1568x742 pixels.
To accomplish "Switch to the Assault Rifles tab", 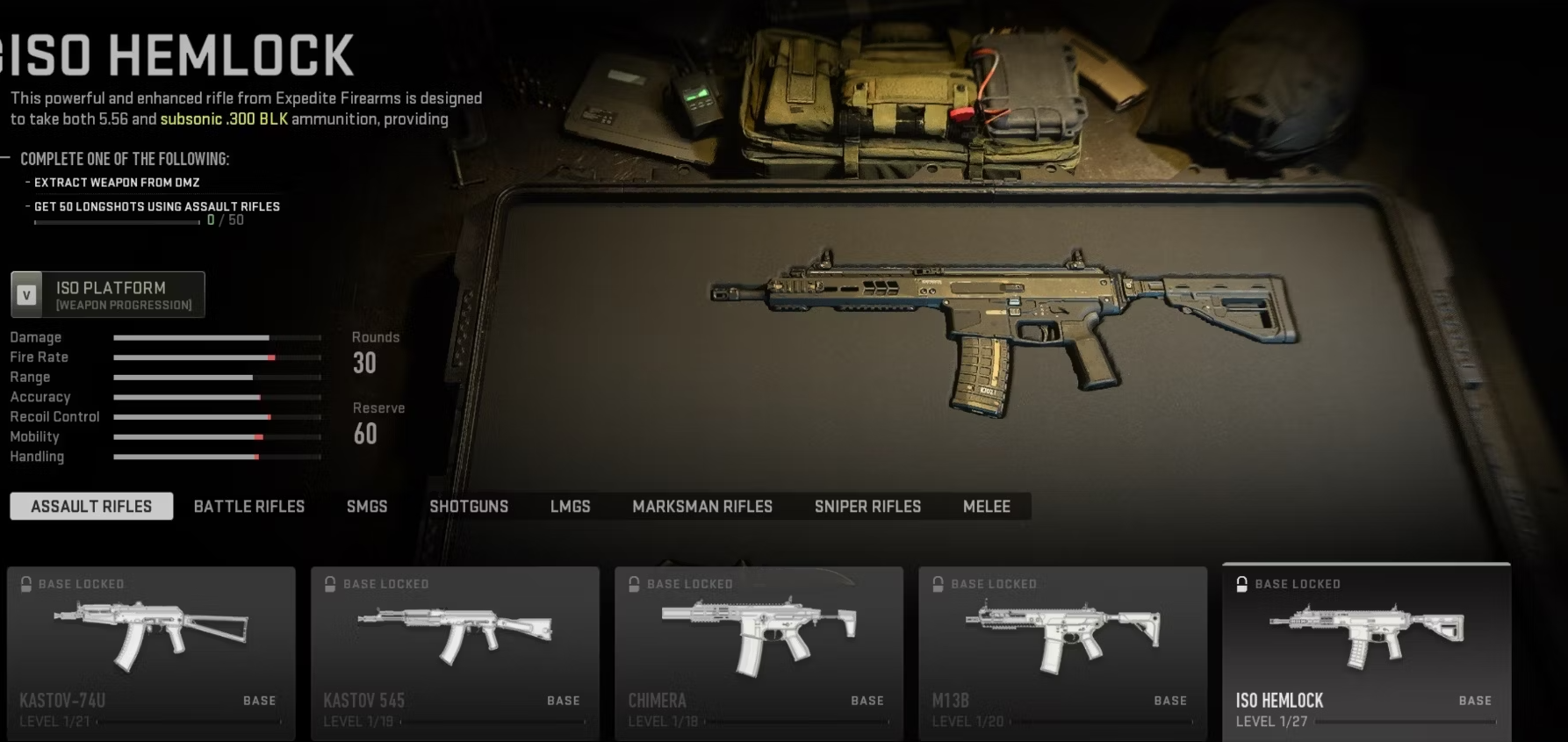I will 91,507.
